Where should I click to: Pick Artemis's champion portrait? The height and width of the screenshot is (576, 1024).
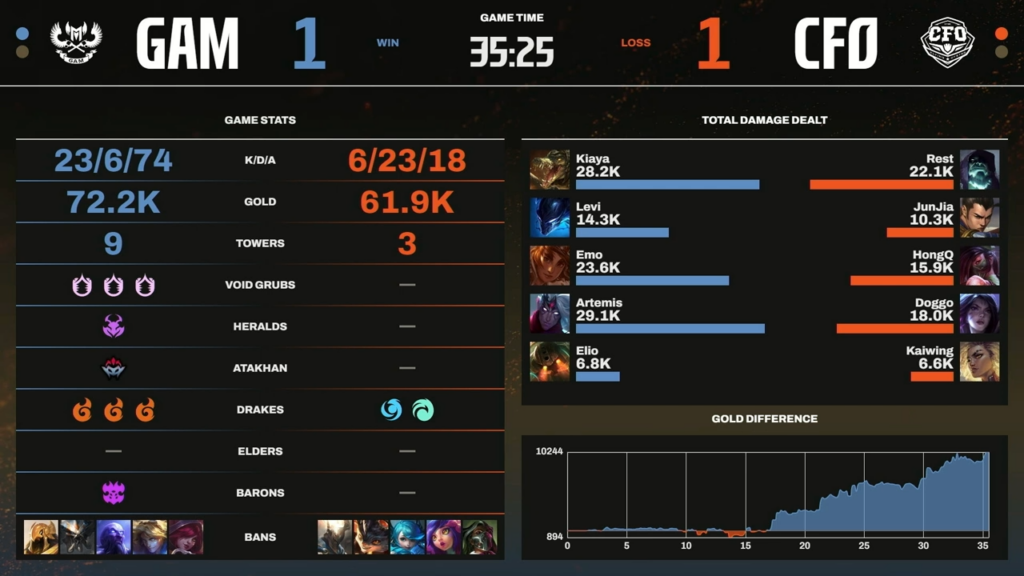pos(549,313)
